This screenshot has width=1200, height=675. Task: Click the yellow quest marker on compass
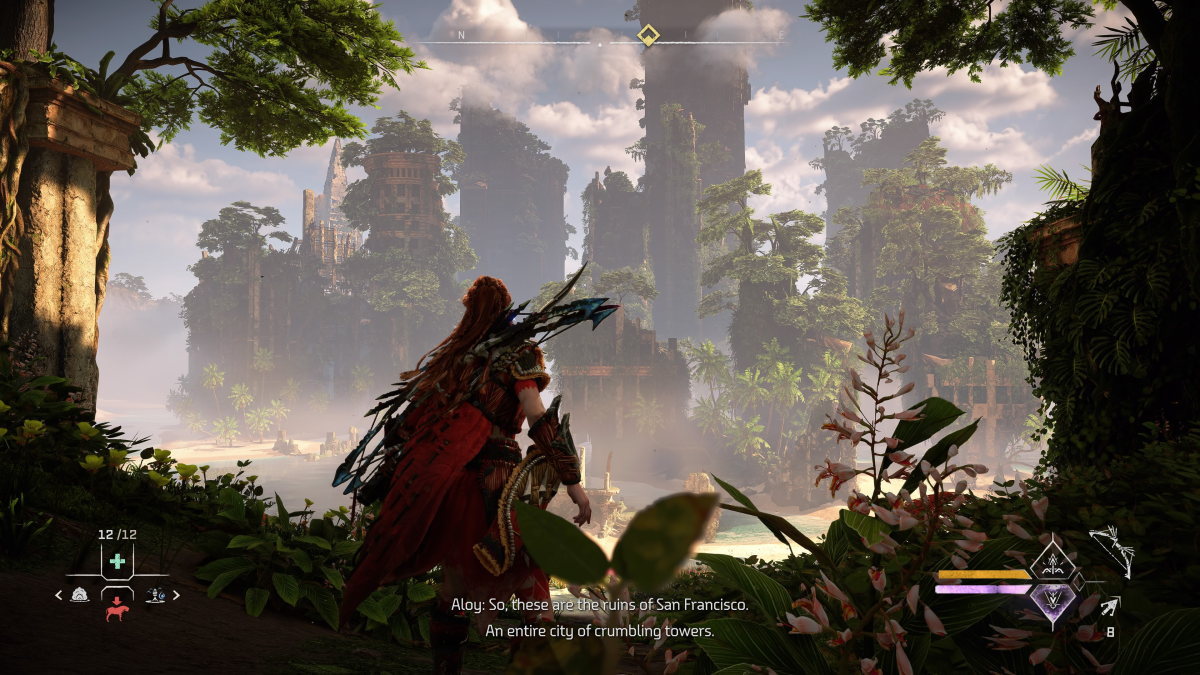[648, 36]
